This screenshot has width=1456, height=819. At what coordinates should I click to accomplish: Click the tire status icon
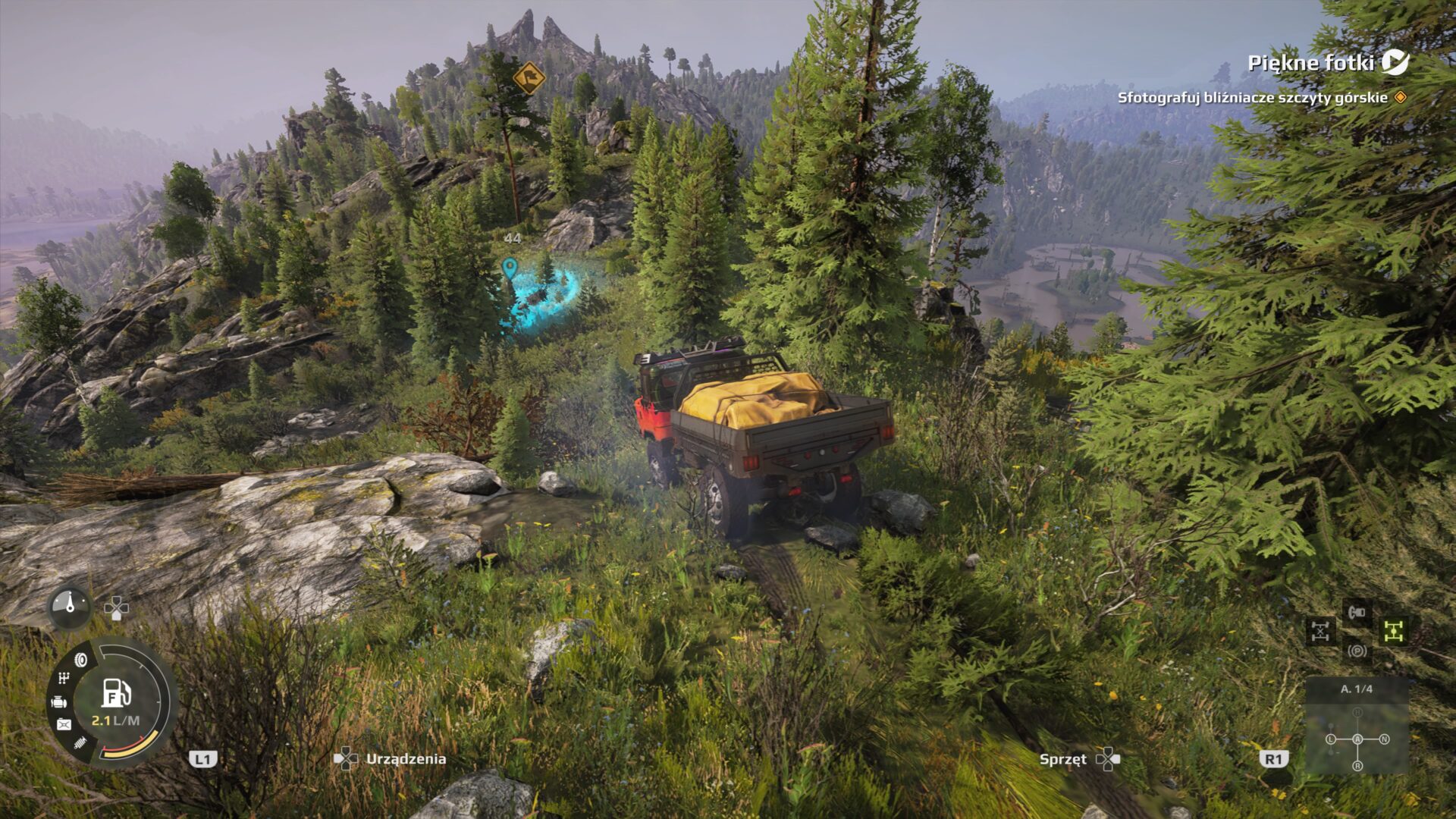point(81,660)
